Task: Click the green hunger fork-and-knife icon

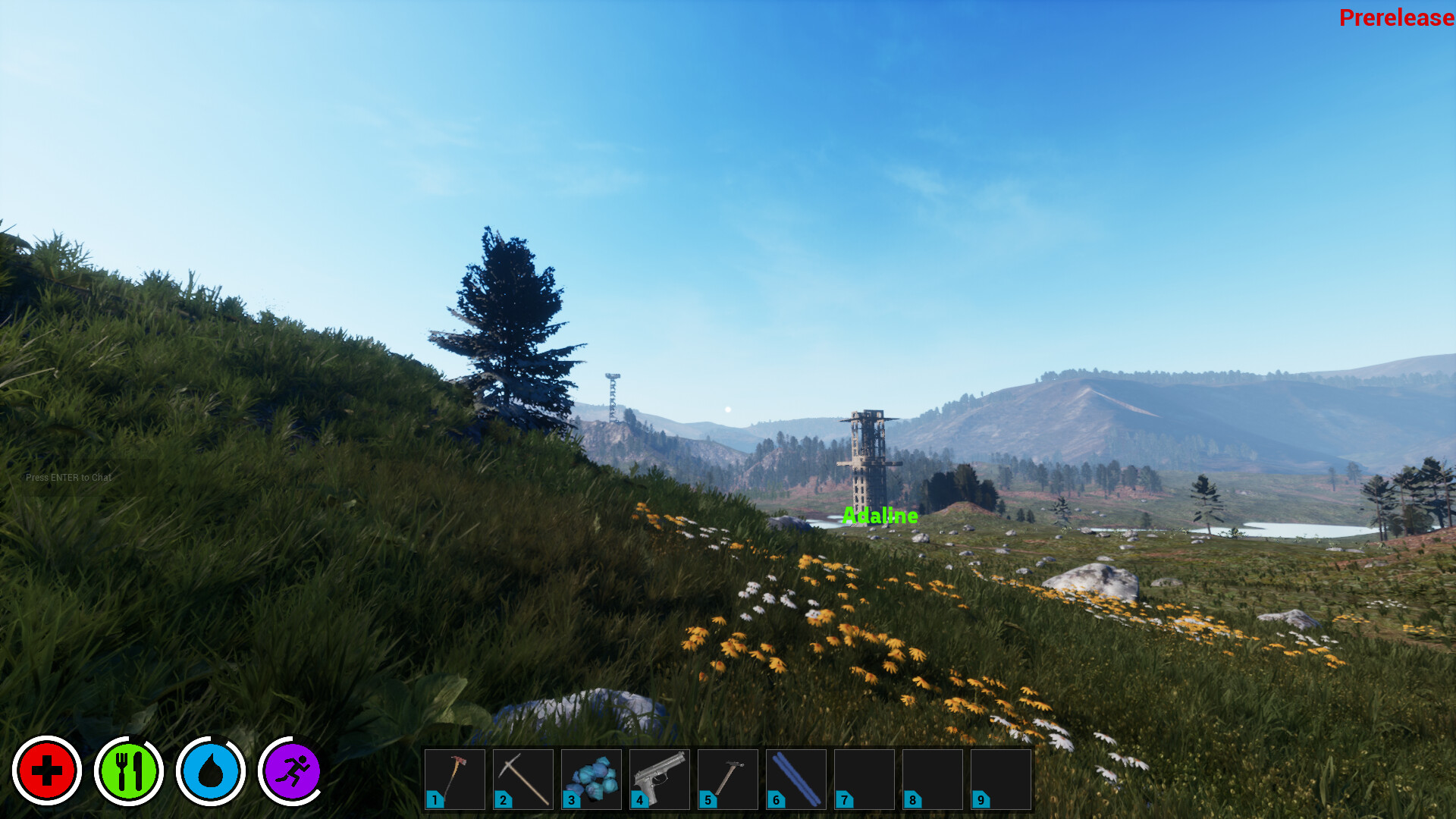Action: point(130,770)
